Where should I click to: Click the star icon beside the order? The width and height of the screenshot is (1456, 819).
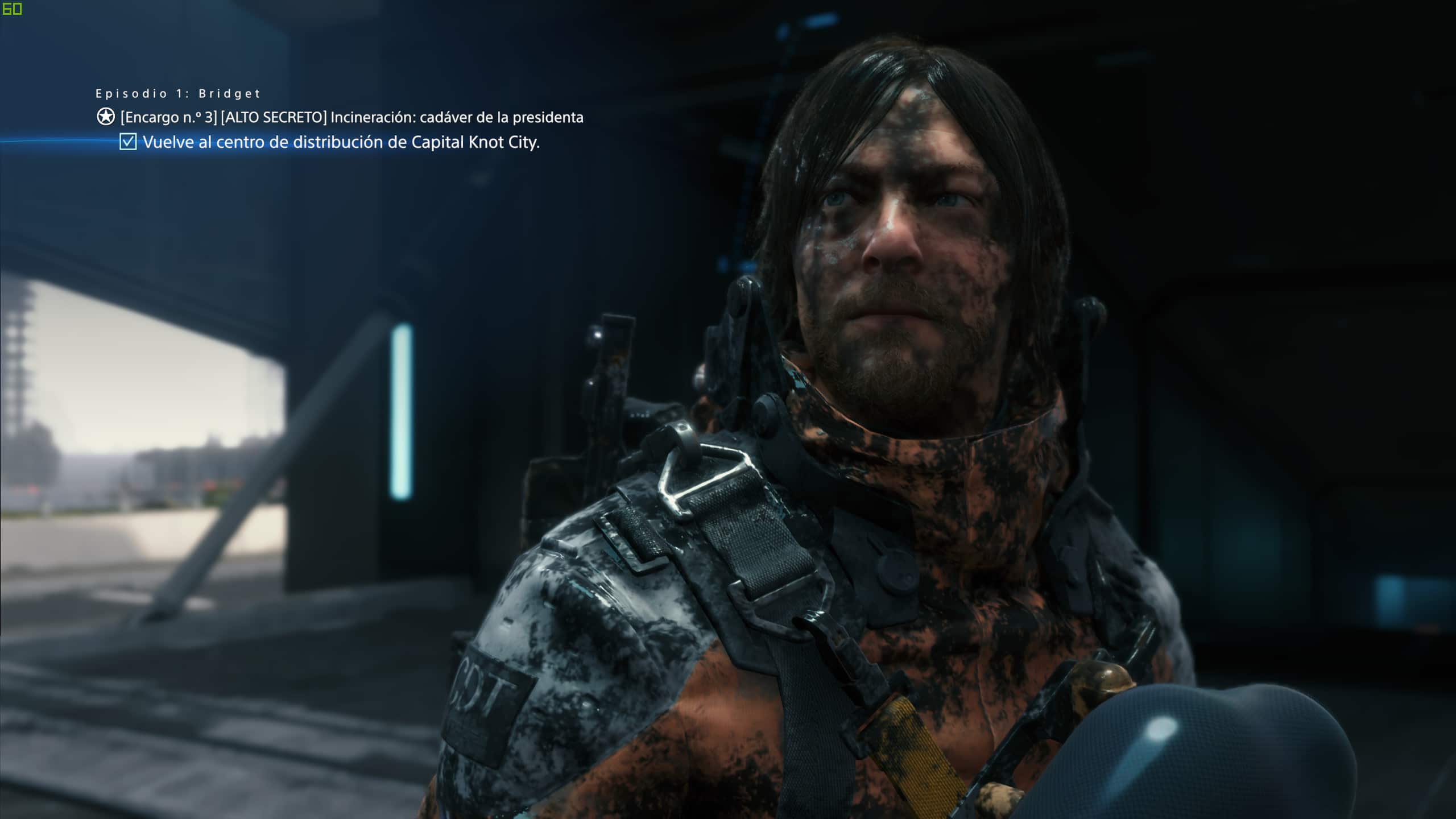(106, 117)
